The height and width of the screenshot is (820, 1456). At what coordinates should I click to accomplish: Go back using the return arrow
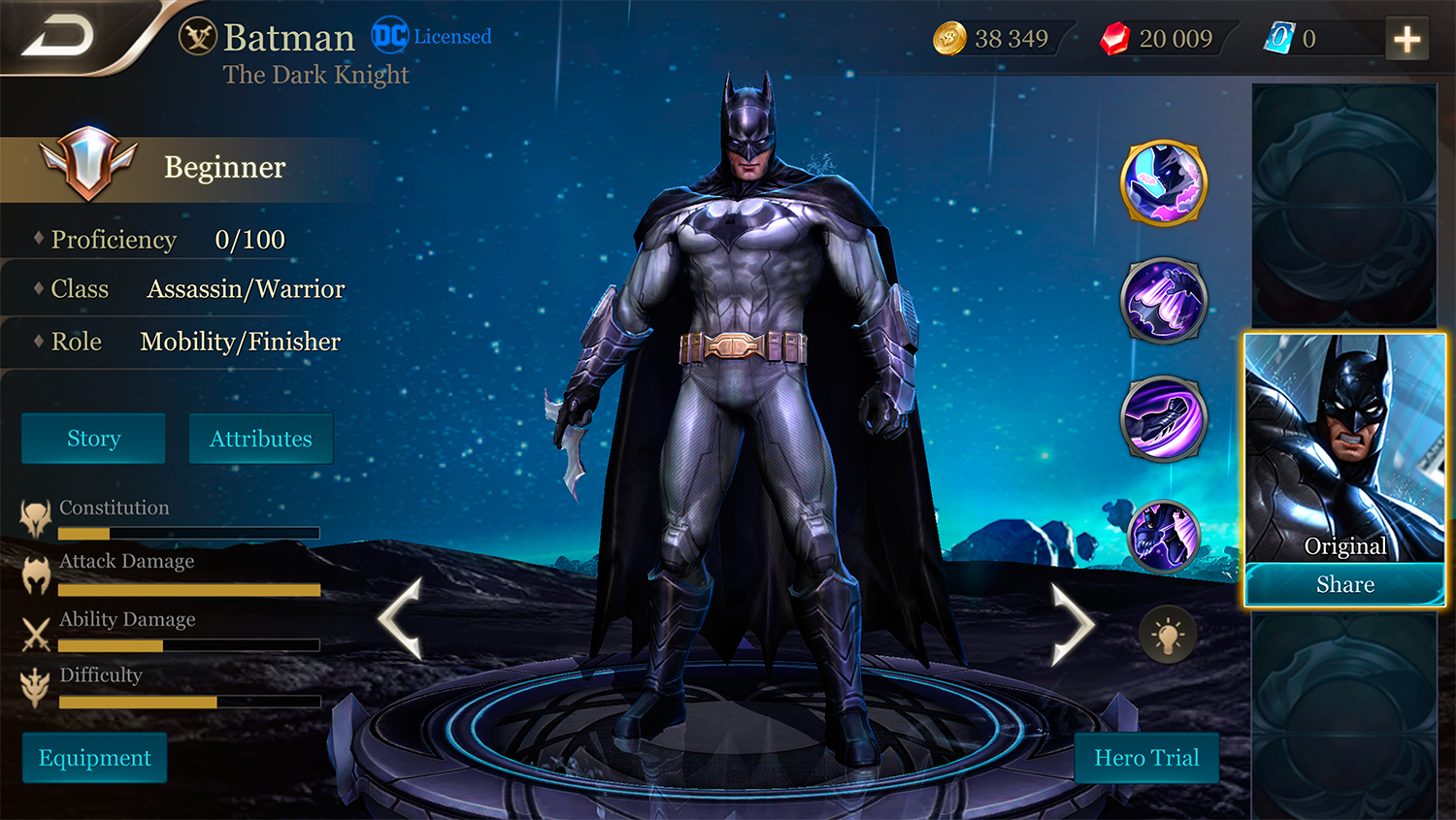[58, 37]
